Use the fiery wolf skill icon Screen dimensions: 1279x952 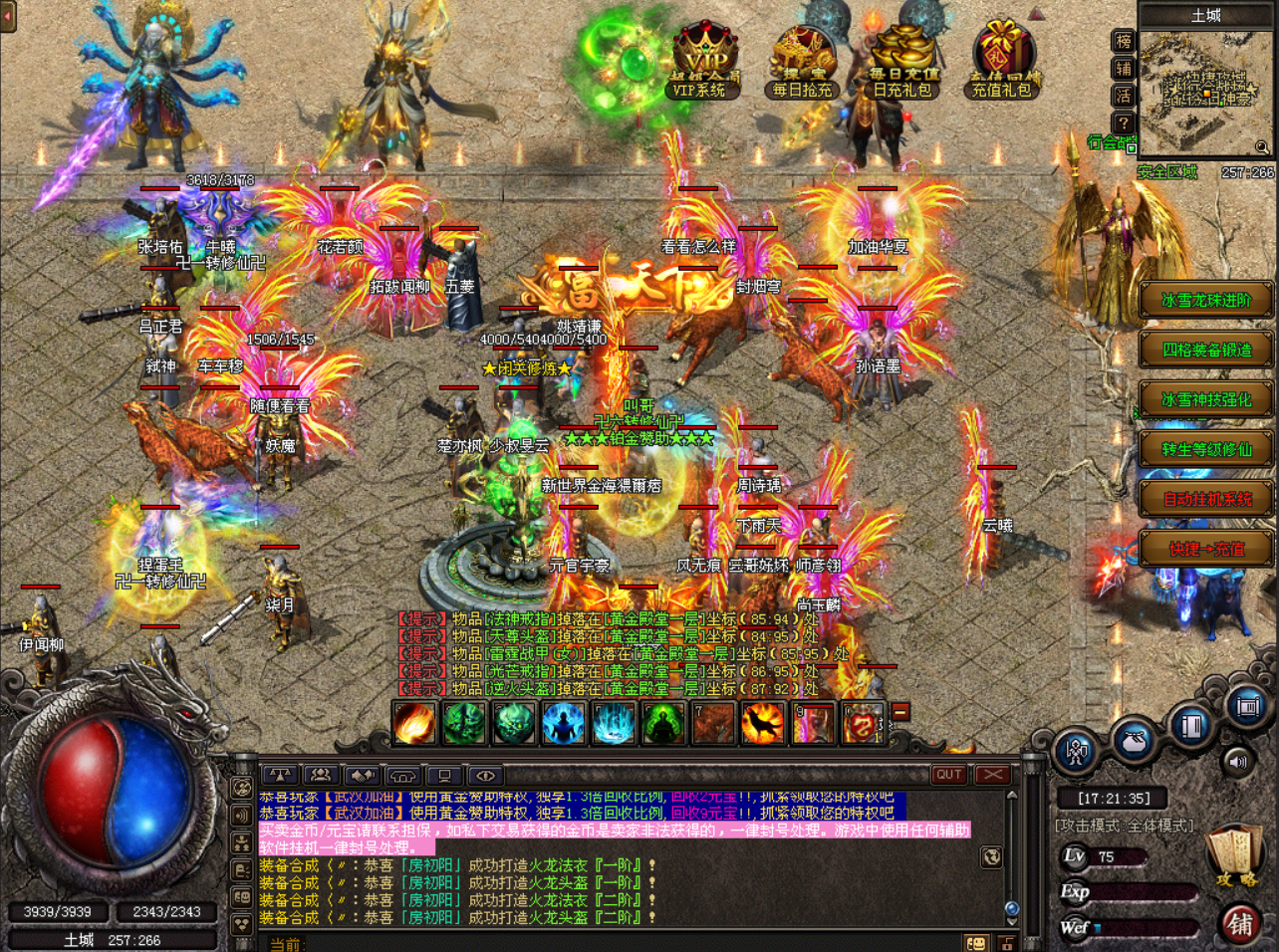[763, 724]
